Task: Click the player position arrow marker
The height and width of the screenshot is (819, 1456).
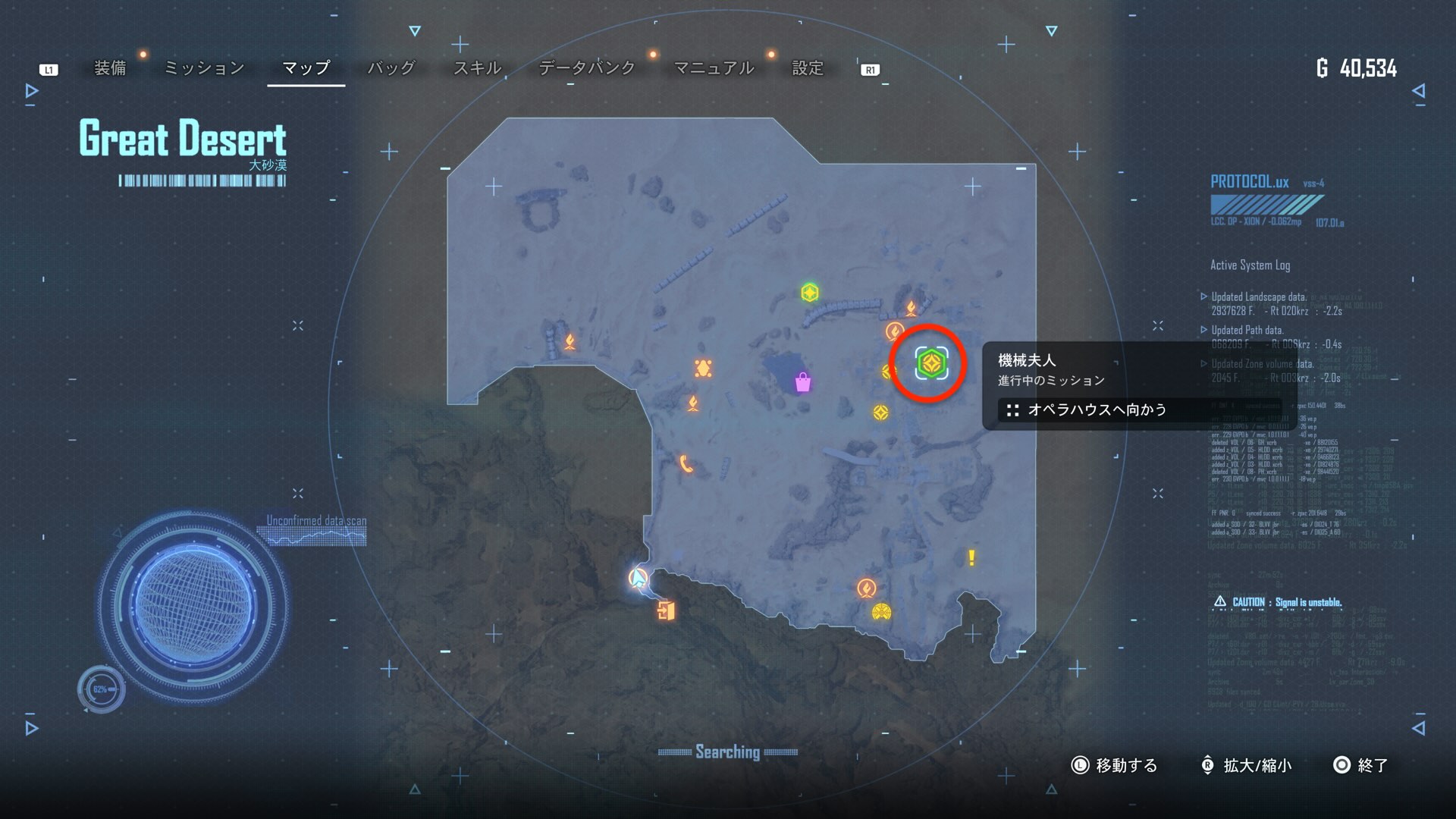Action: point(639,579)
